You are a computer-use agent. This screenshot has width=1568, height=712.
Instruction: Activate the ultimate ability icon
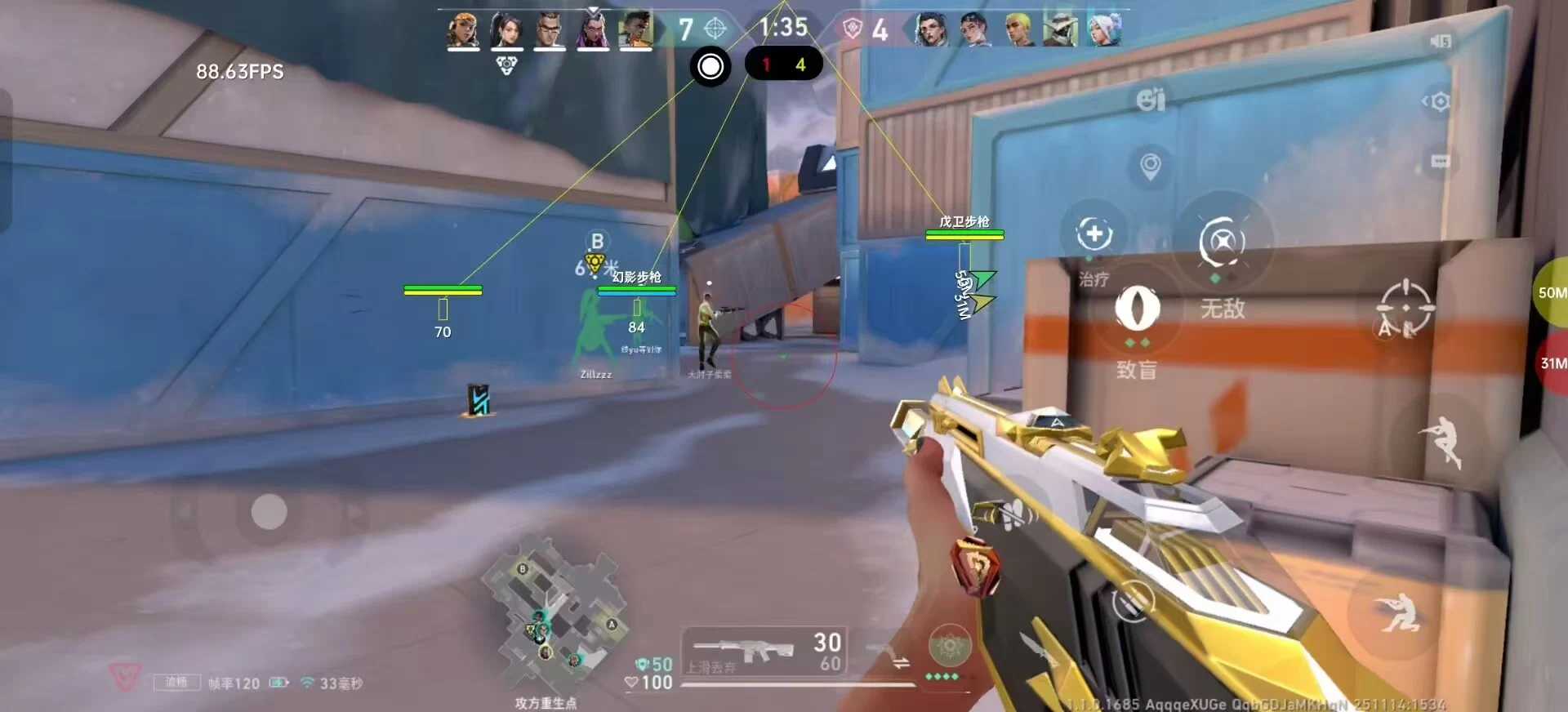click(x=949, y=647)
